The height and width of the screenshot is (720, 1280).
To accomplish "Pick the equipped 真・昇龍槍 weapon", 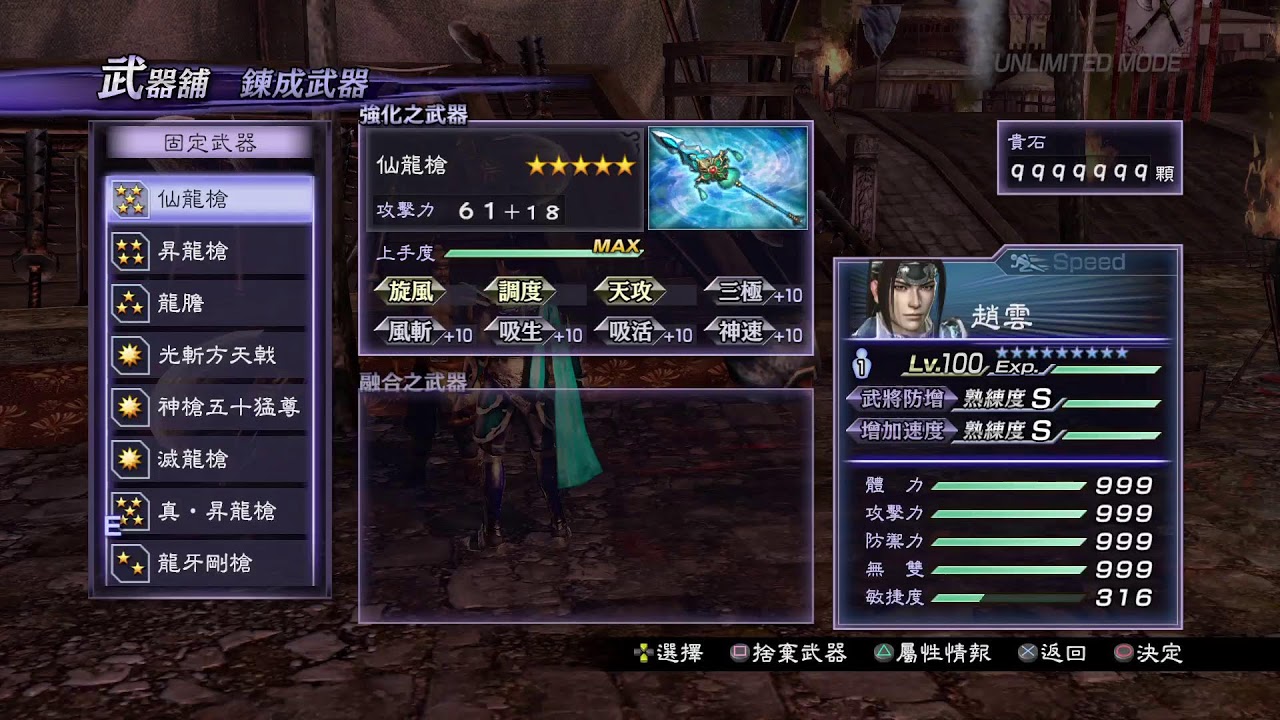I will [x=210, y=511].
